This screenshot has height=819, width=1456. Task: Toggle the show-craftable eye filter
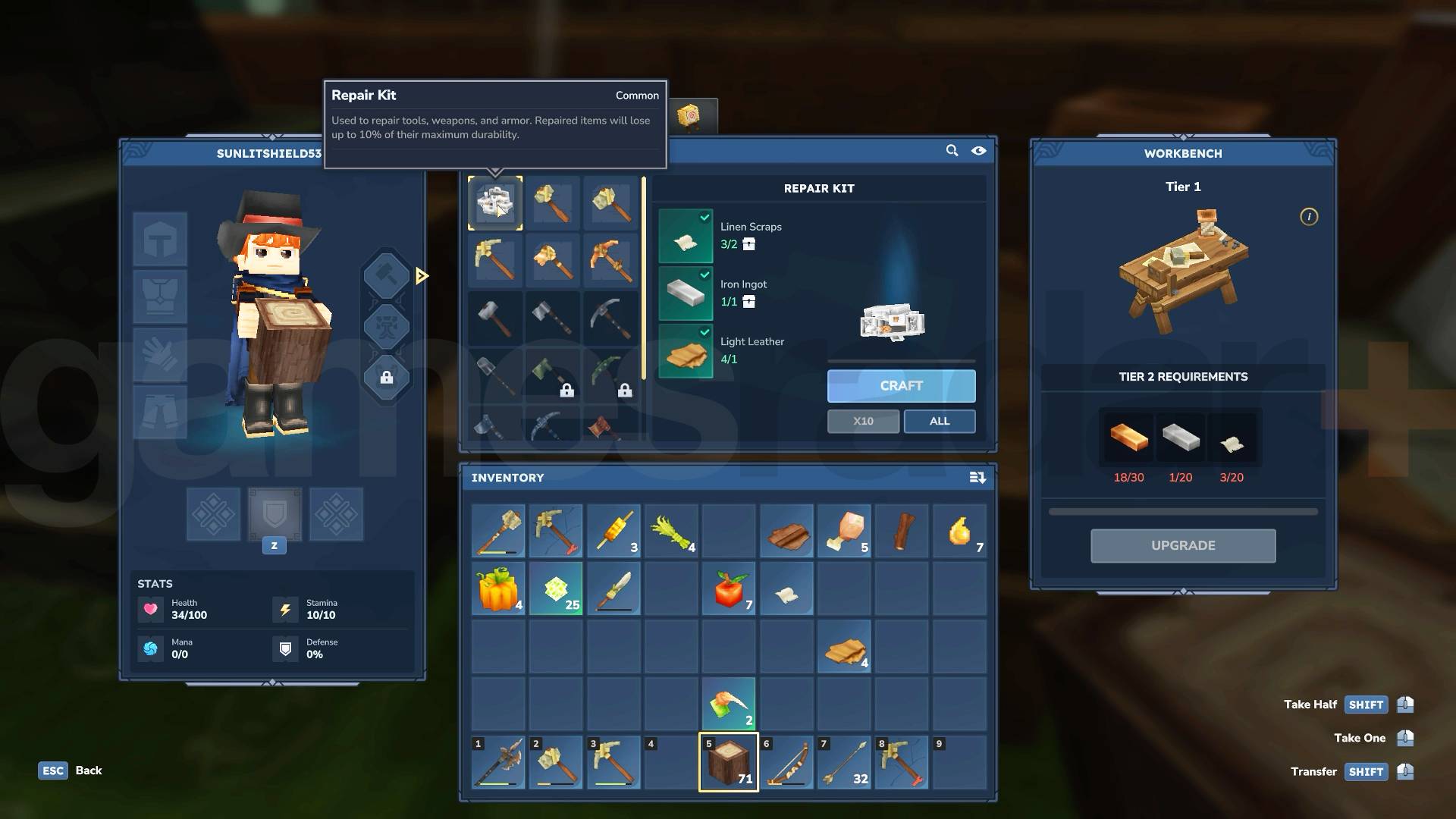click(x=978, y=151)
